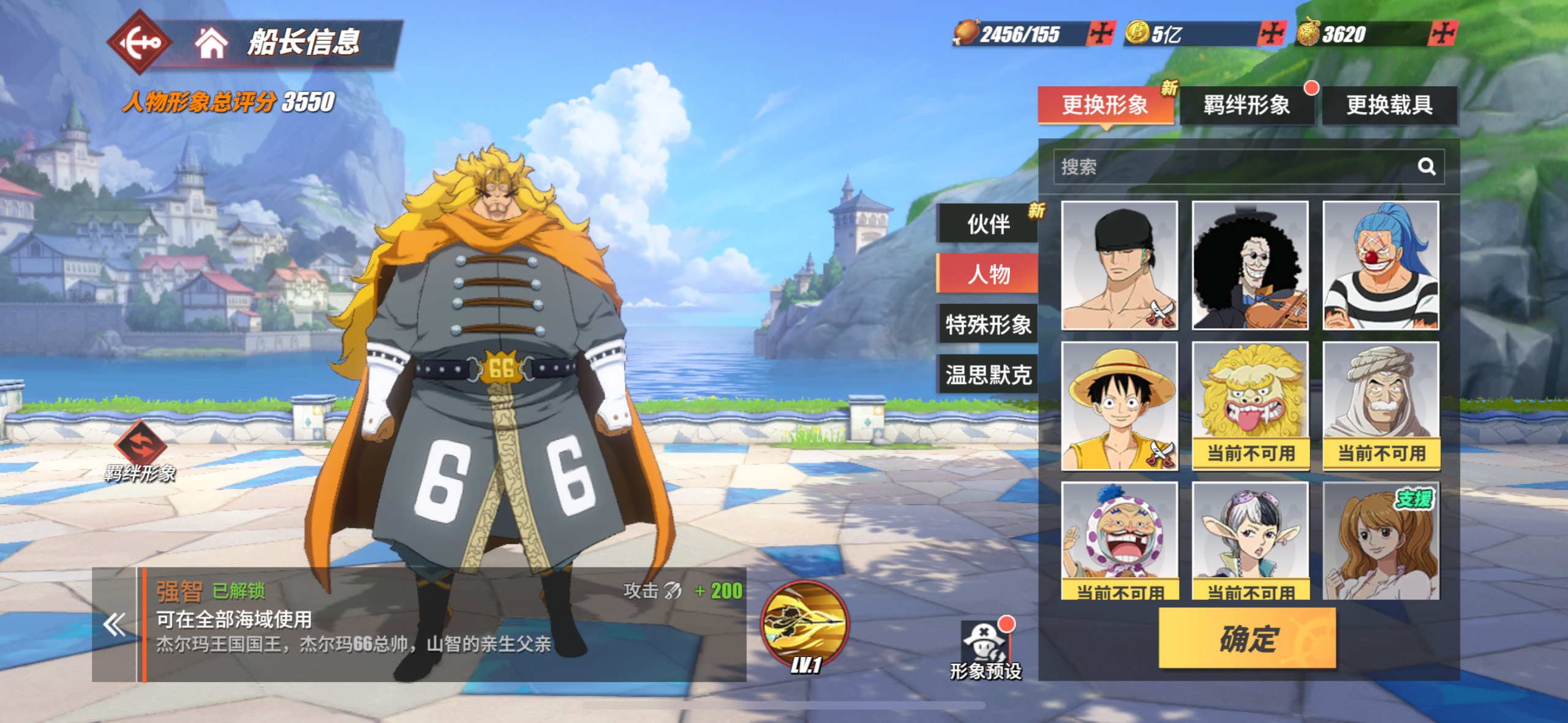
Task: Choose the 特殊形象 category
Action: (x=988, y=324)
